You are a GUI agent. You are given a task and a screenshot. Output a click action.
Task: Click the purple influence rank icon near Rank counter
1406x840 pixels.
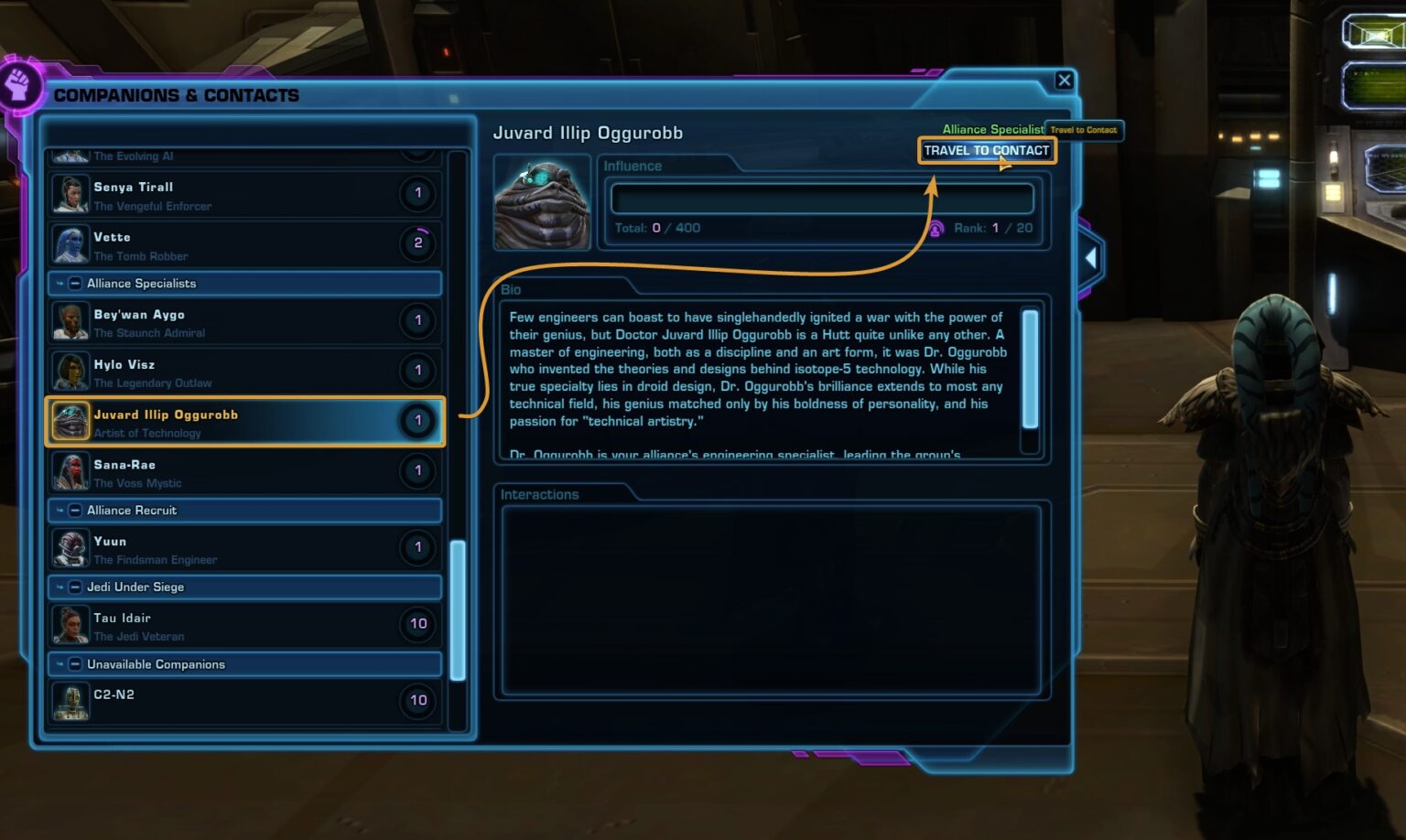point(935,228)
